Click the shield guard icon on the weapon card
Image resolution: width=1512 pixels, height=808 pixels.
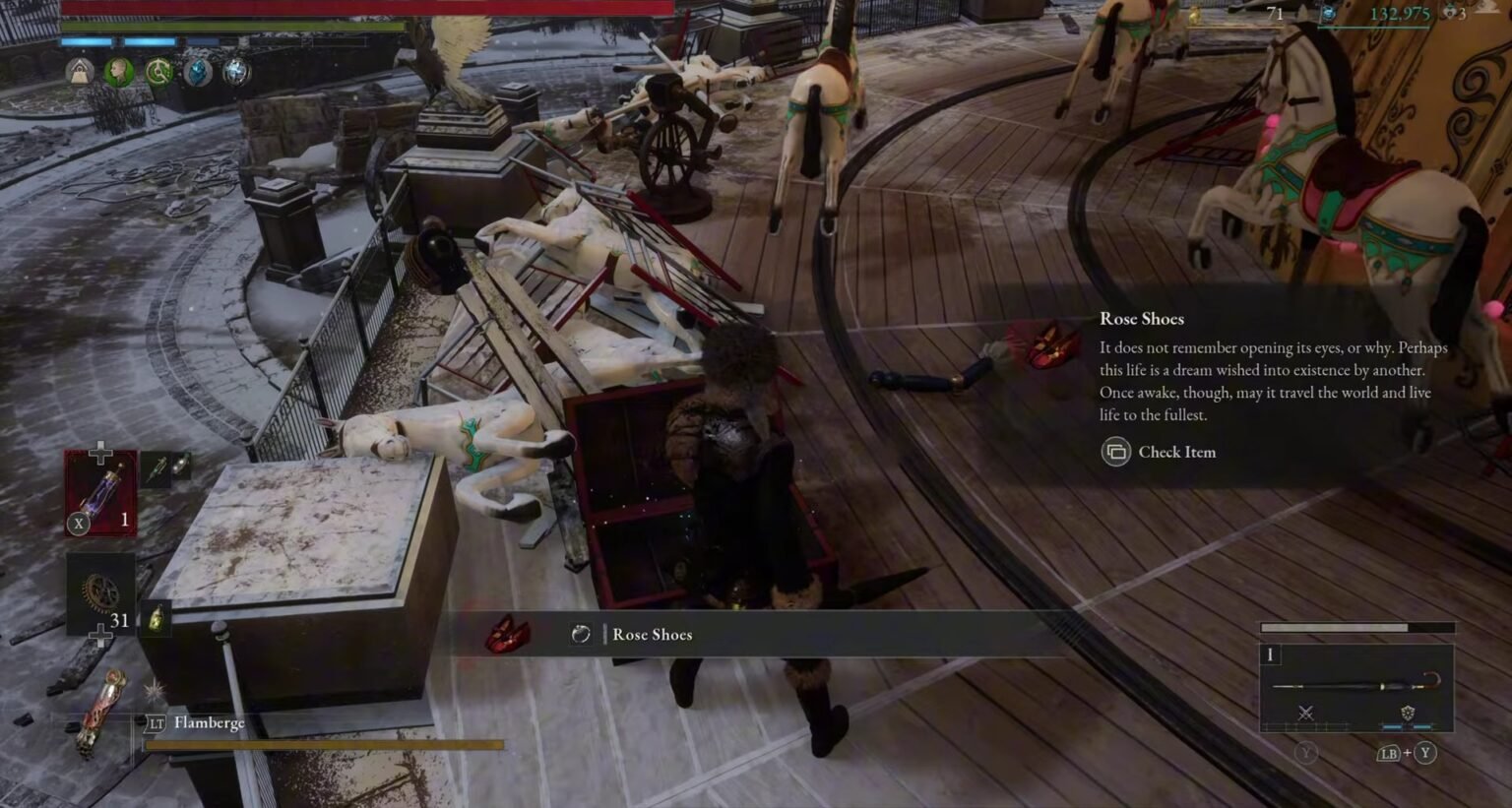tap(1408, 712)
